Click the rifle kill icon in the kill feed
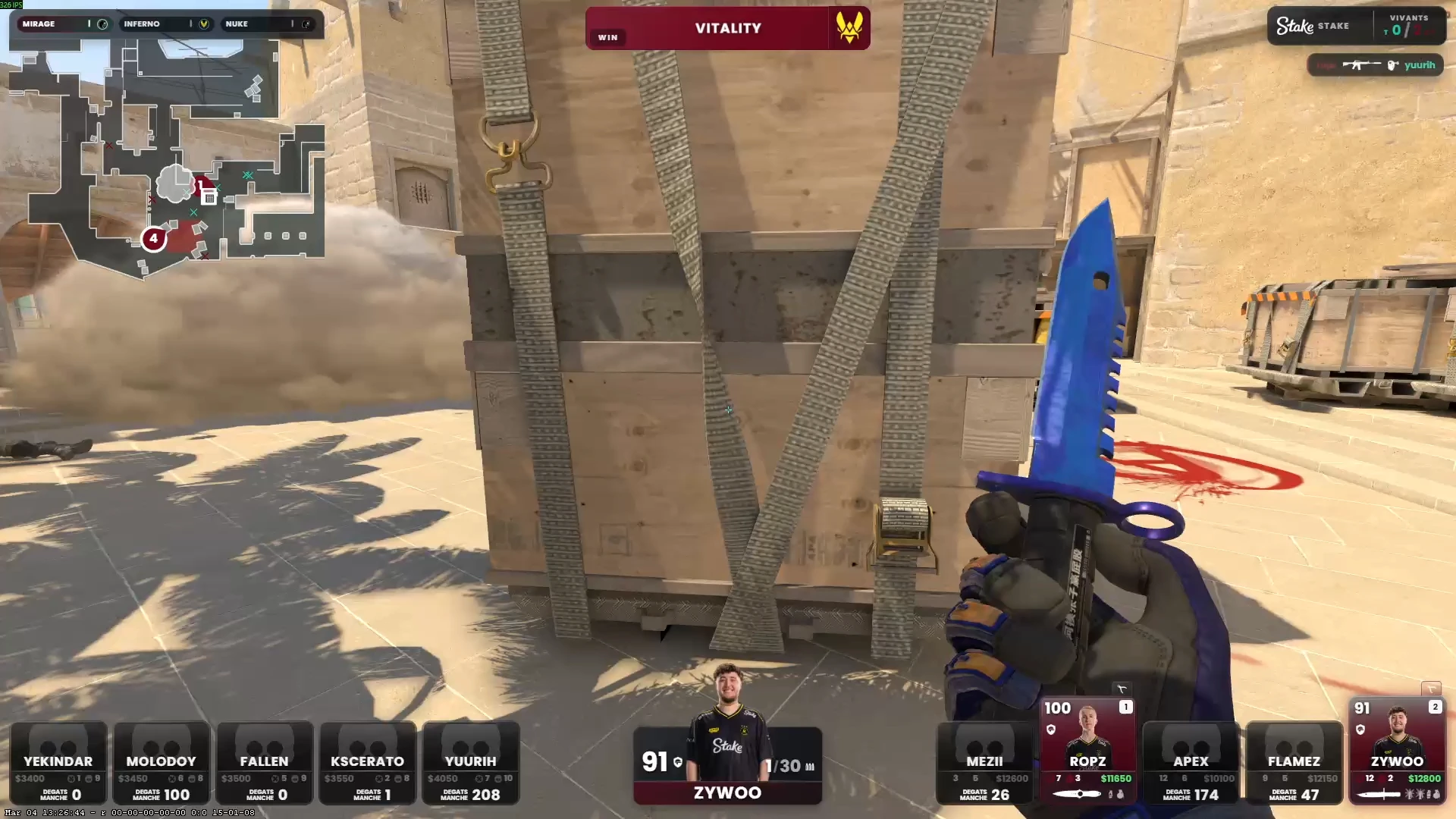 click(1361, 64)
